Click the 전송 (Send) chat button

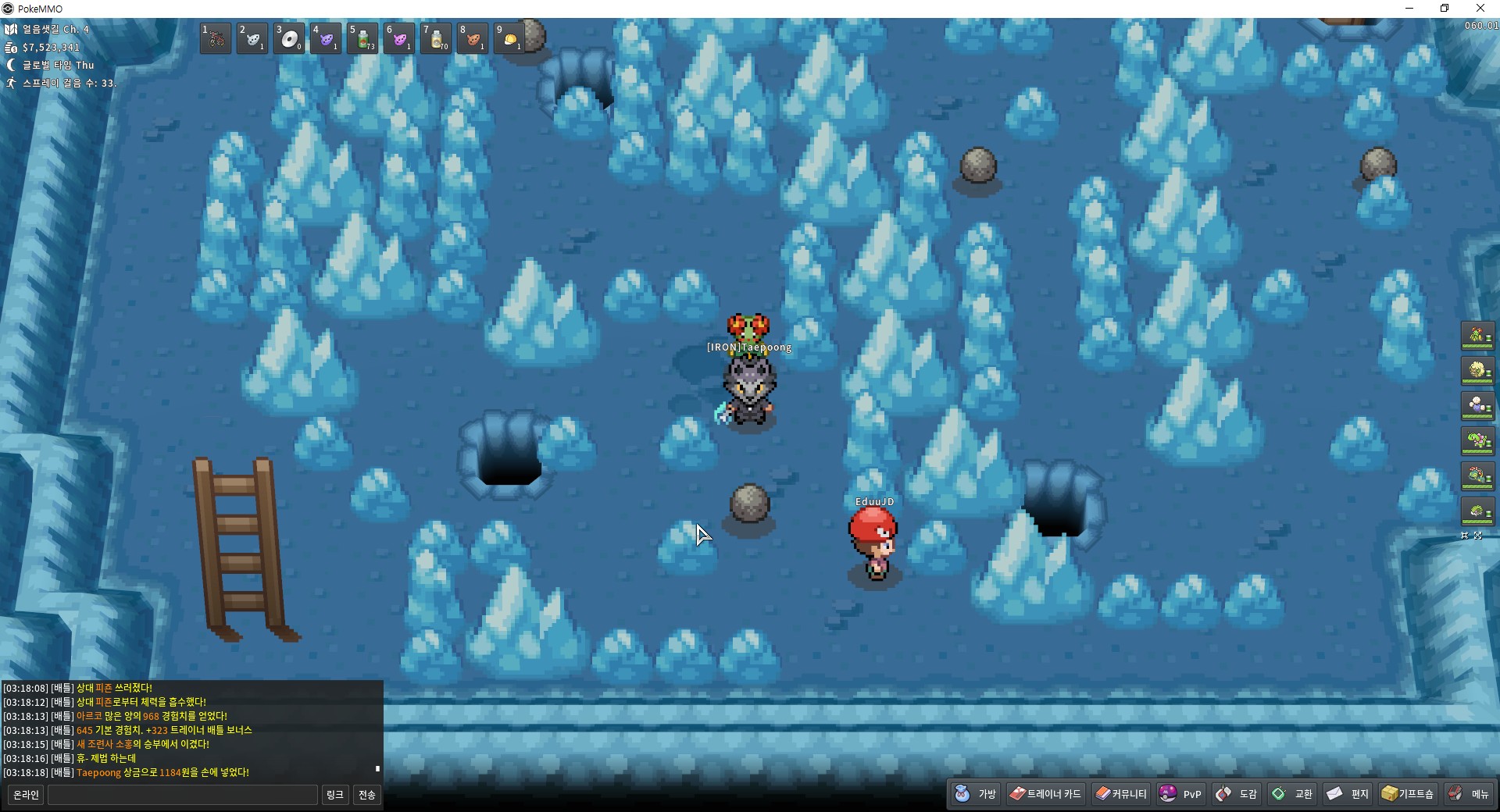click(x=367, y=795)
